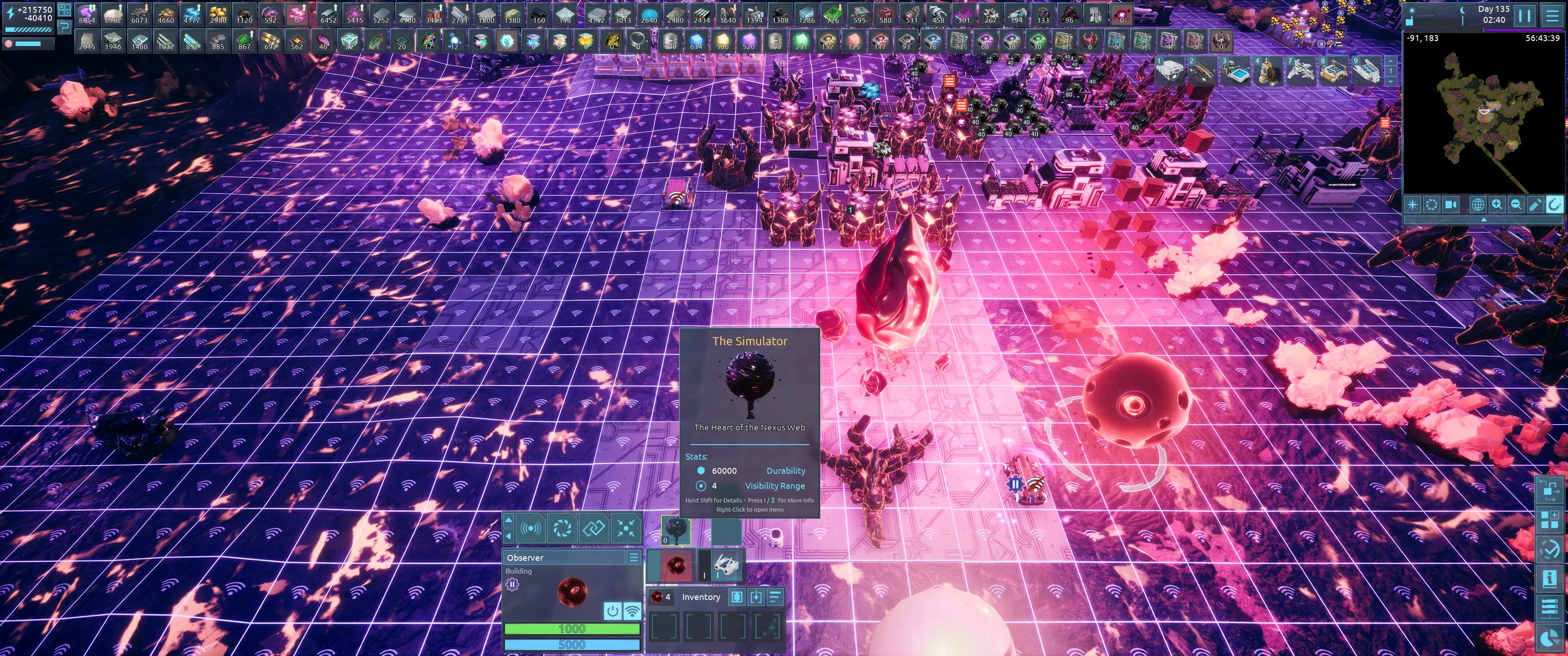This screenshot has height=656, width=1568.
Task: Toggle the Observer wifi signal button
Action: point(632,610)
